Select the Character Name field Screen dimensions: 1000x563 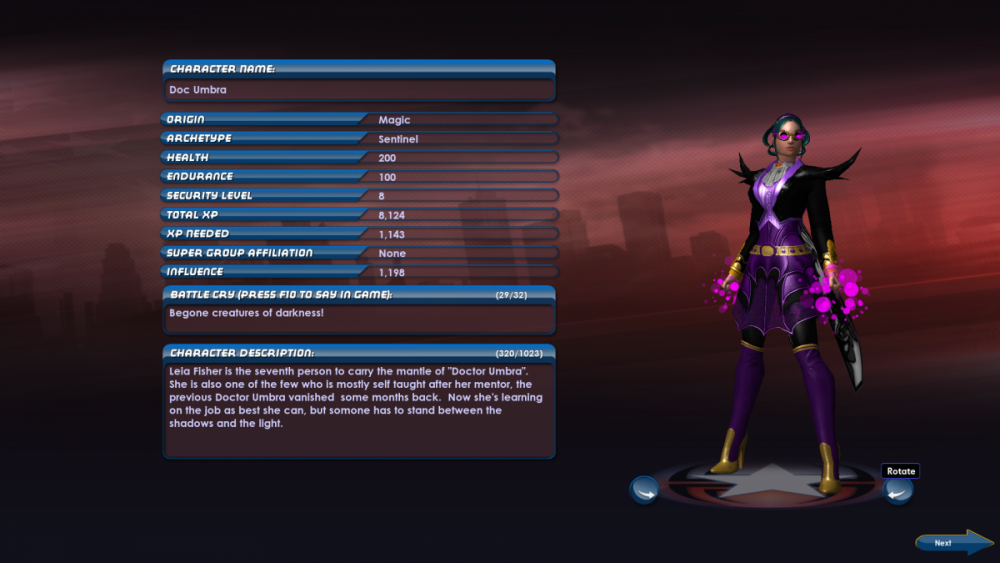click(359, 90)
